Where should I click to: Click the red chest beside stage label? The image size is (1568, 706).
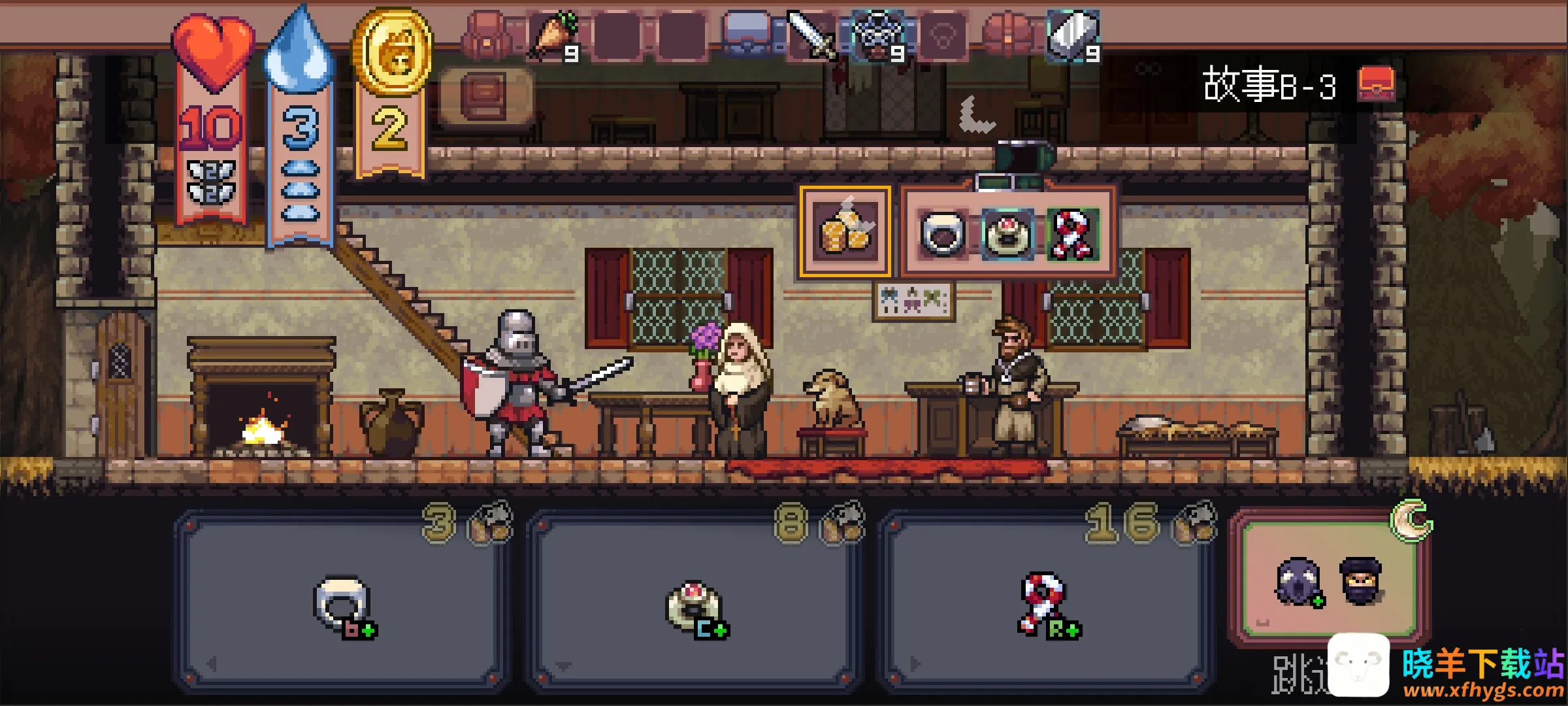[1376, 84]
